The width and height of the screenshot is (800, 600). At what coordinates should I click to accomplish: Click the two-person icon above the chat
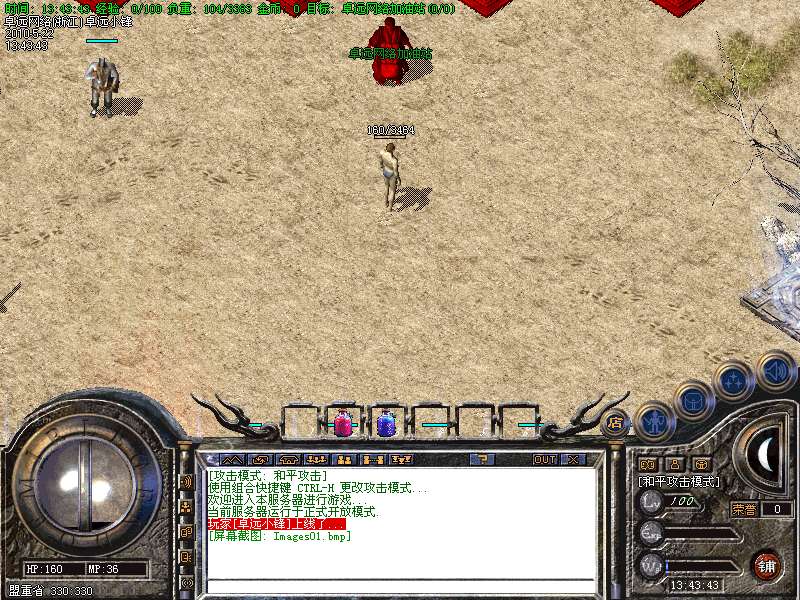click(x=343, y=460)
